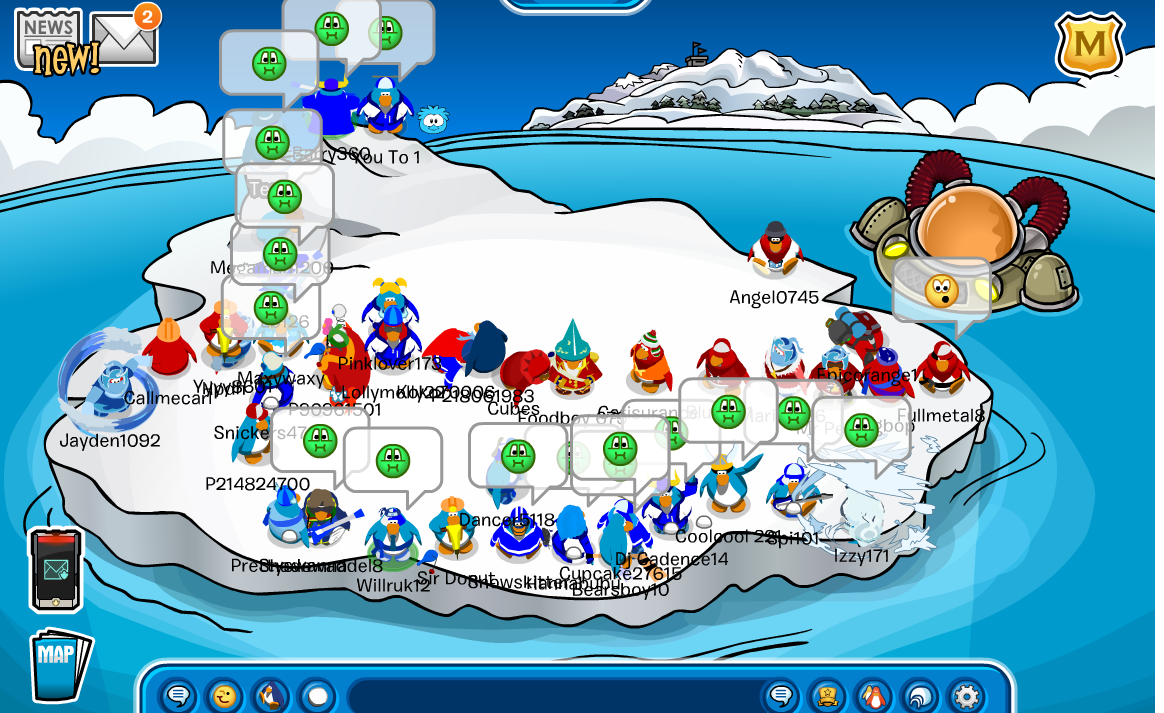The width and height of the screenshot is (1164, 713).
Task: Go to your igloo
Action: (x=920, y=696)
